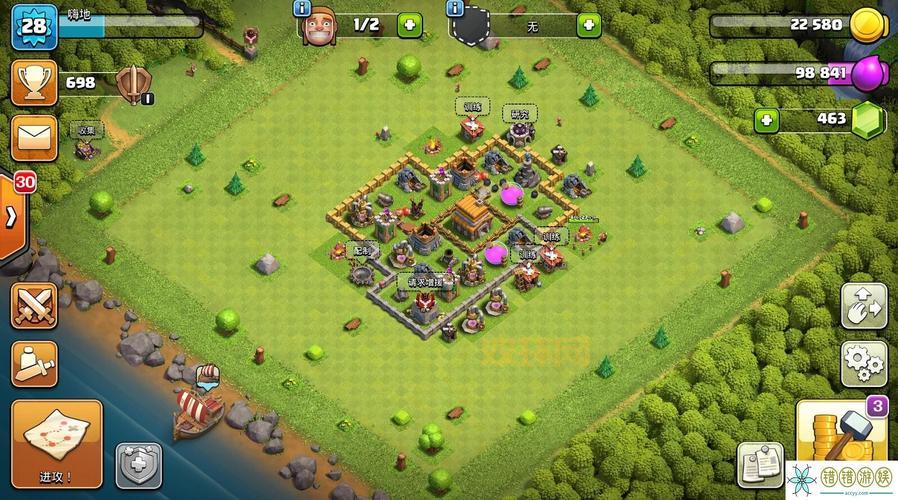Buy gems with the green plus button
The height and width of the screenshot is (500, 898).
pos(767,120)
